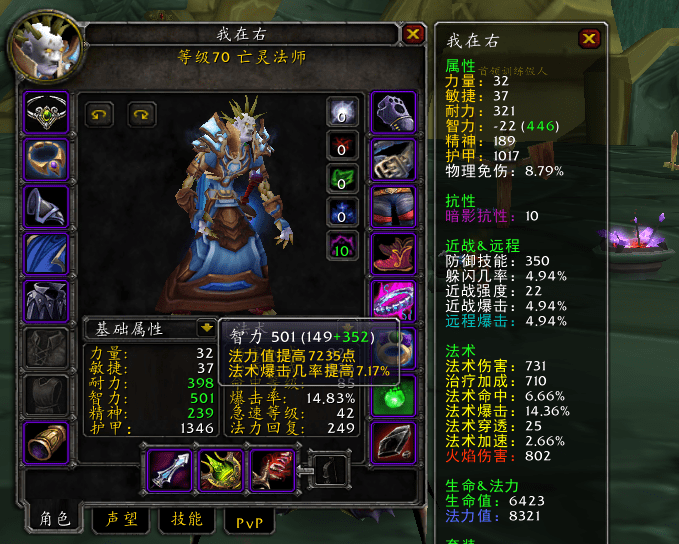
Task: Select the blue cloak back slot
Action: pos(46,252)
